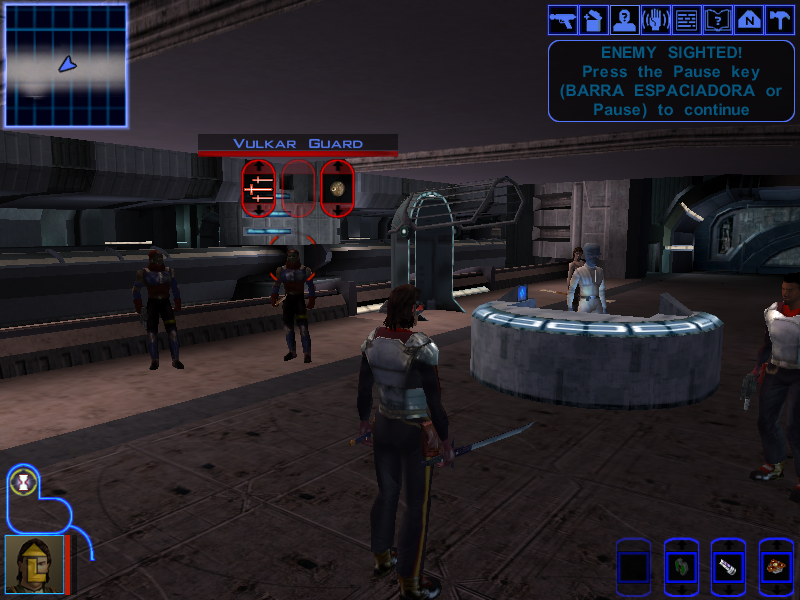Screen dimensions: 800x600
Task: Activate the stimulant injector quick slot
Action: tap(728, 568)
